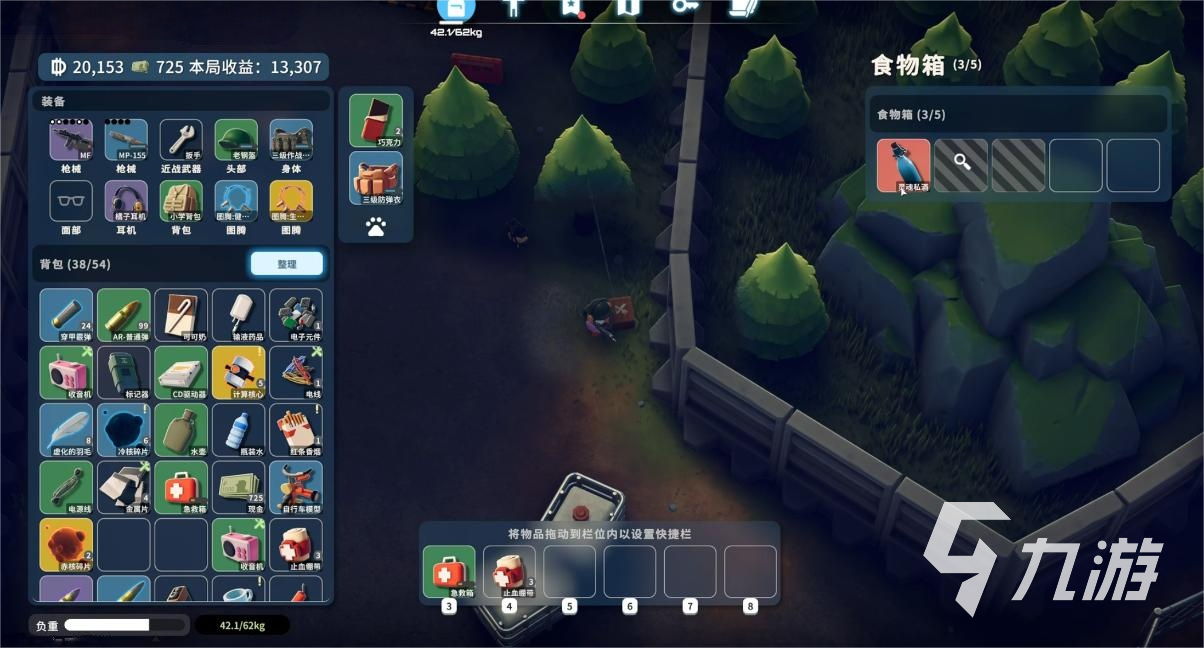Open the bookmark quest tab
Image resolution: width=1204 pixels, height=648 pixels.
click(x=571, y=8)
